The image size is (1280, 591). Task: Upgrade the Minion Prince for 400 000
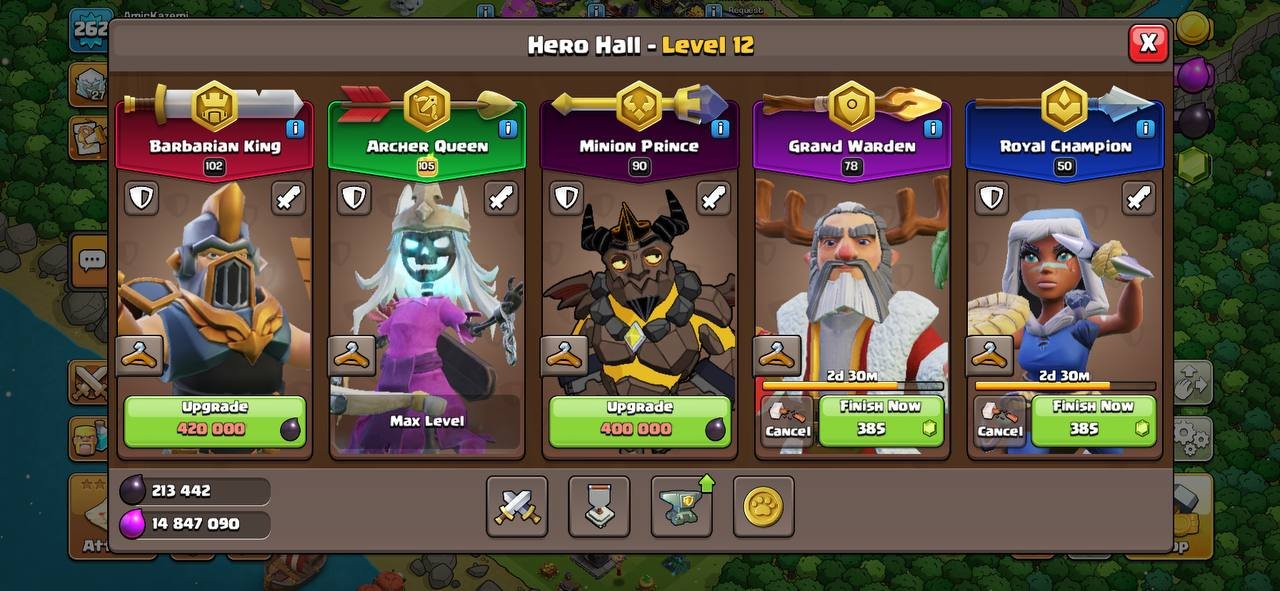(x=639, y=420)
